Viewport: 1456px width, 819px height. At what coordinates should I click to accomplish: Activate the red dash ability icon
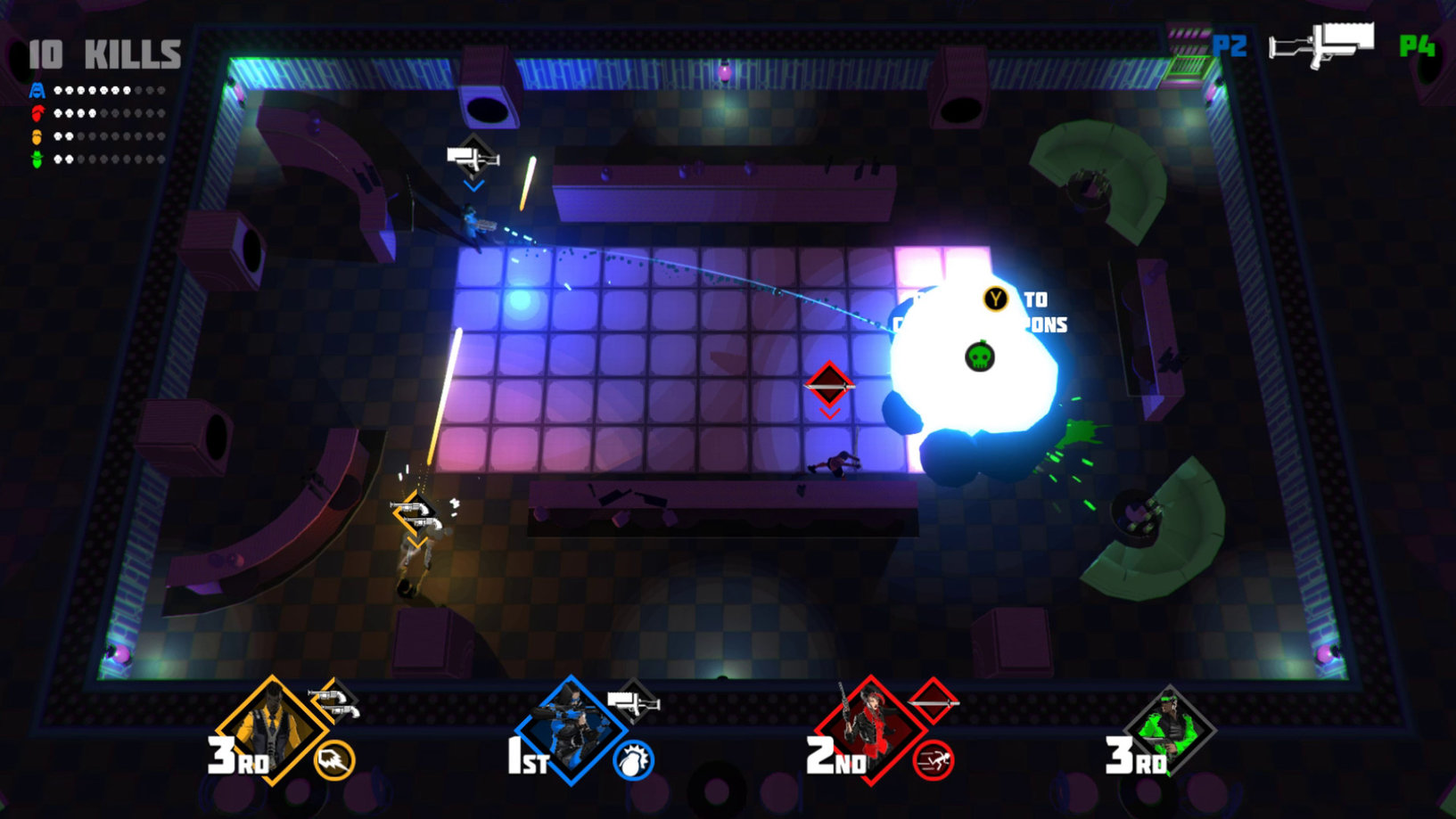point(934,760)
